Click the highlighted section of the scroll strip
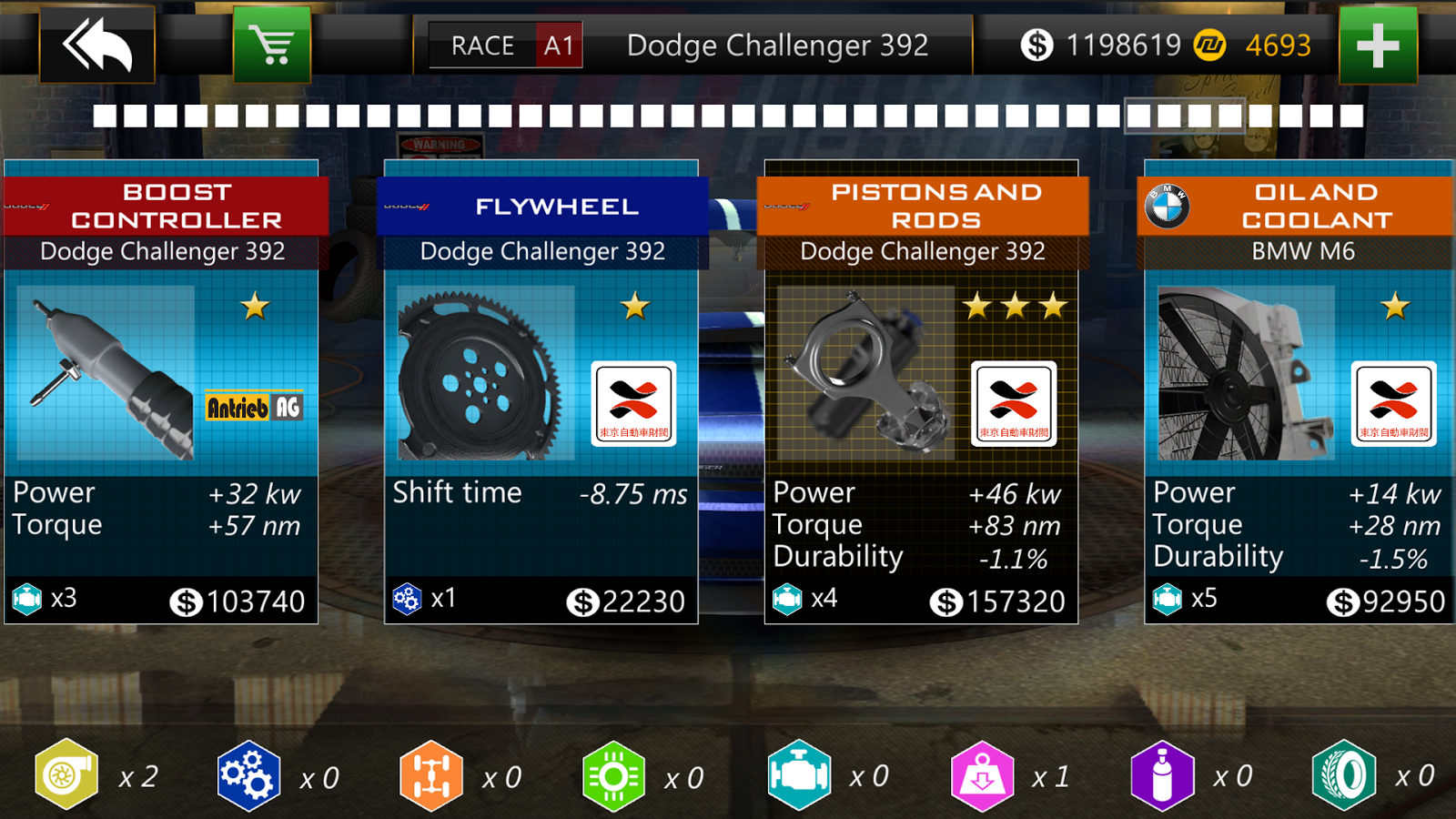1456x819 pixels. (x=1184, y=116)
